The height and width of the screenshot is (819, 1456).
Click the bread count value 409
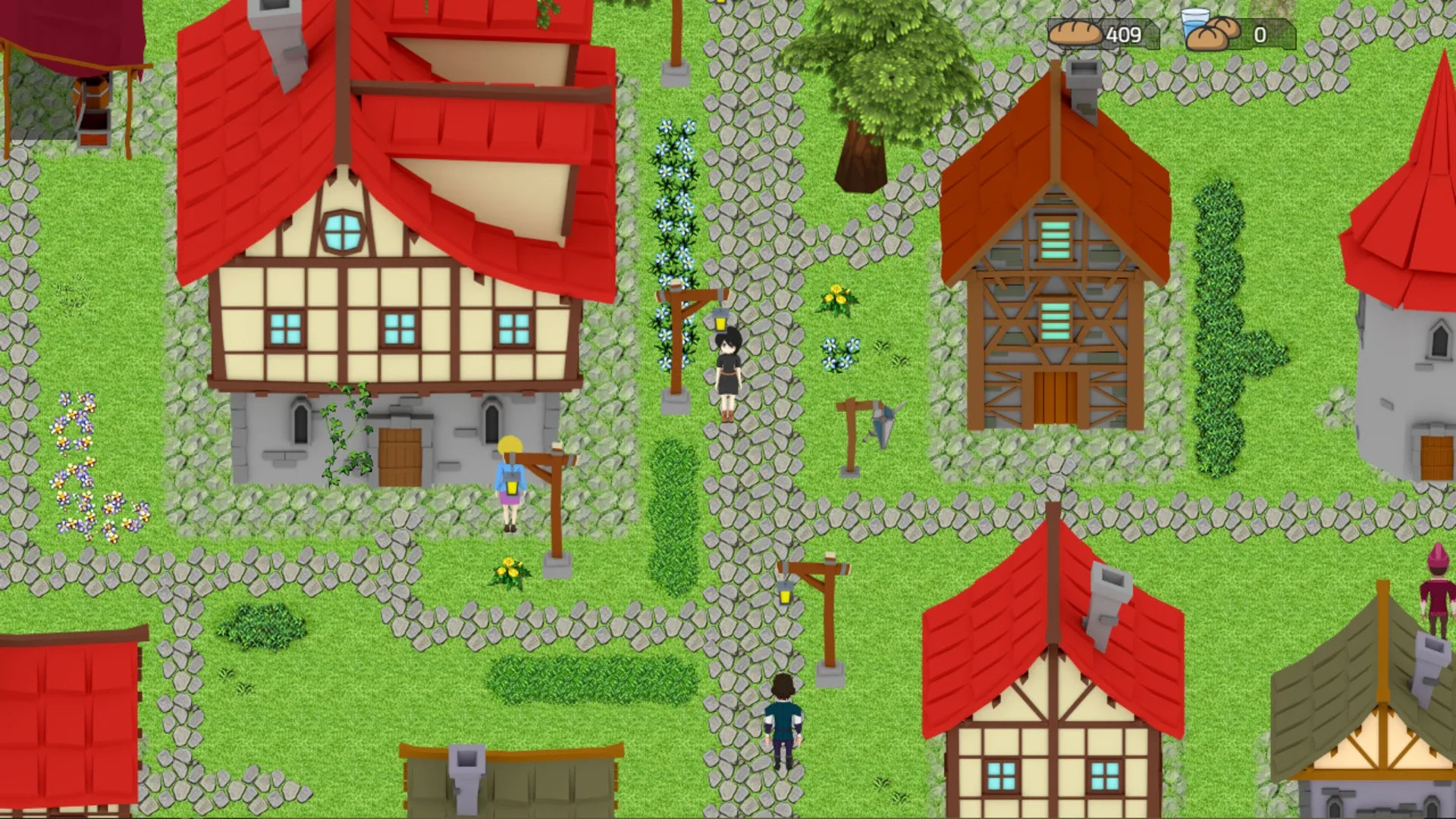(1125, 33)
